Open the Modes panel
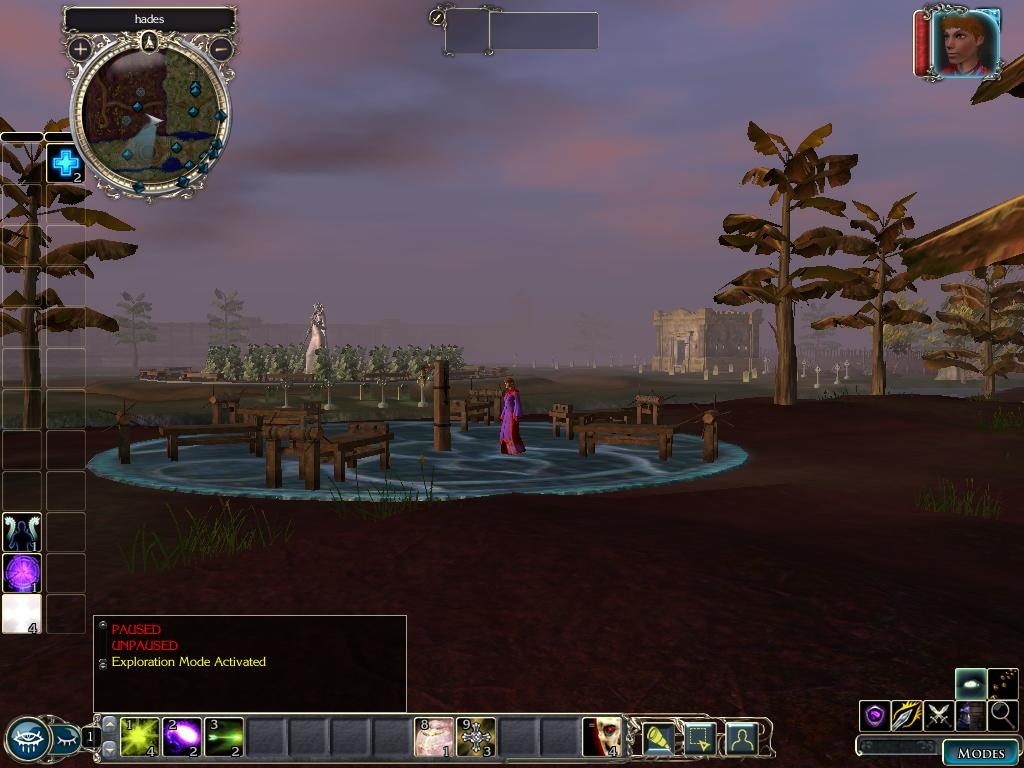Screen dimensions: 1024x768 [x=980, y=753]
